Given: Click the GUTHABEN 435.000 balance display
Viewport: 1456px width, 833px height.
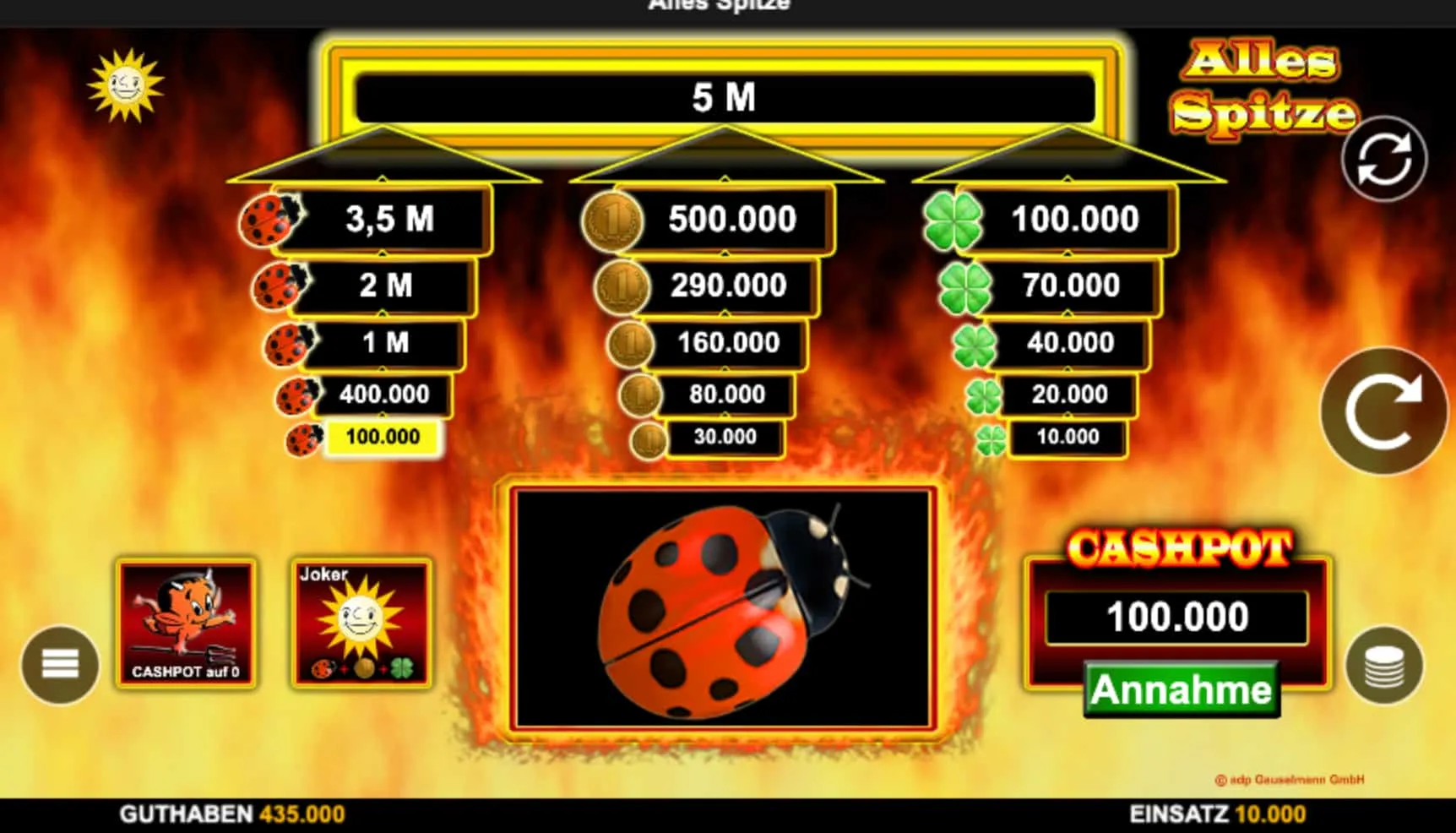Looking at the screenshot, I should [x=232, y=814].
